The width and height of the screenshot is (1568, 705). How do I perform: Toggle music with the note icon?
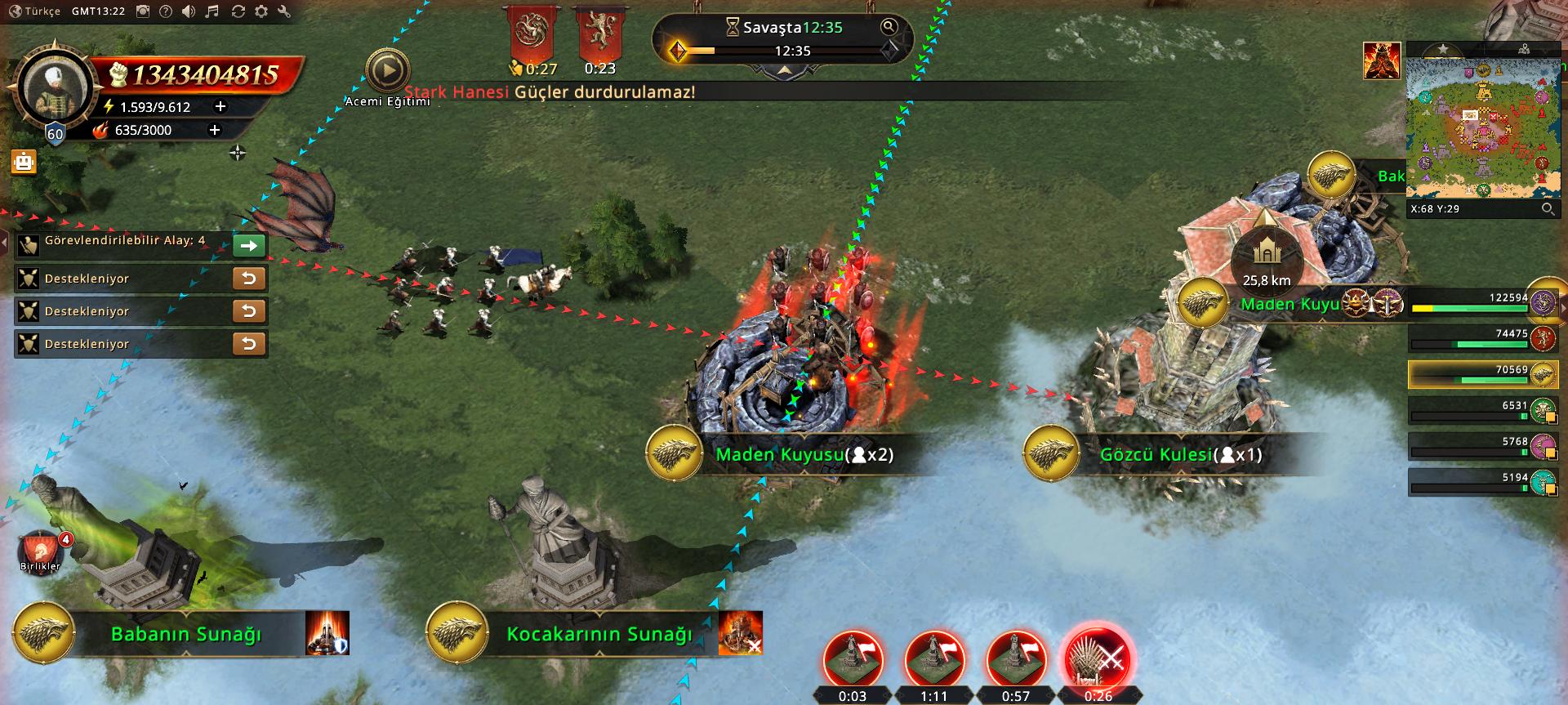(x=212, y=11)
